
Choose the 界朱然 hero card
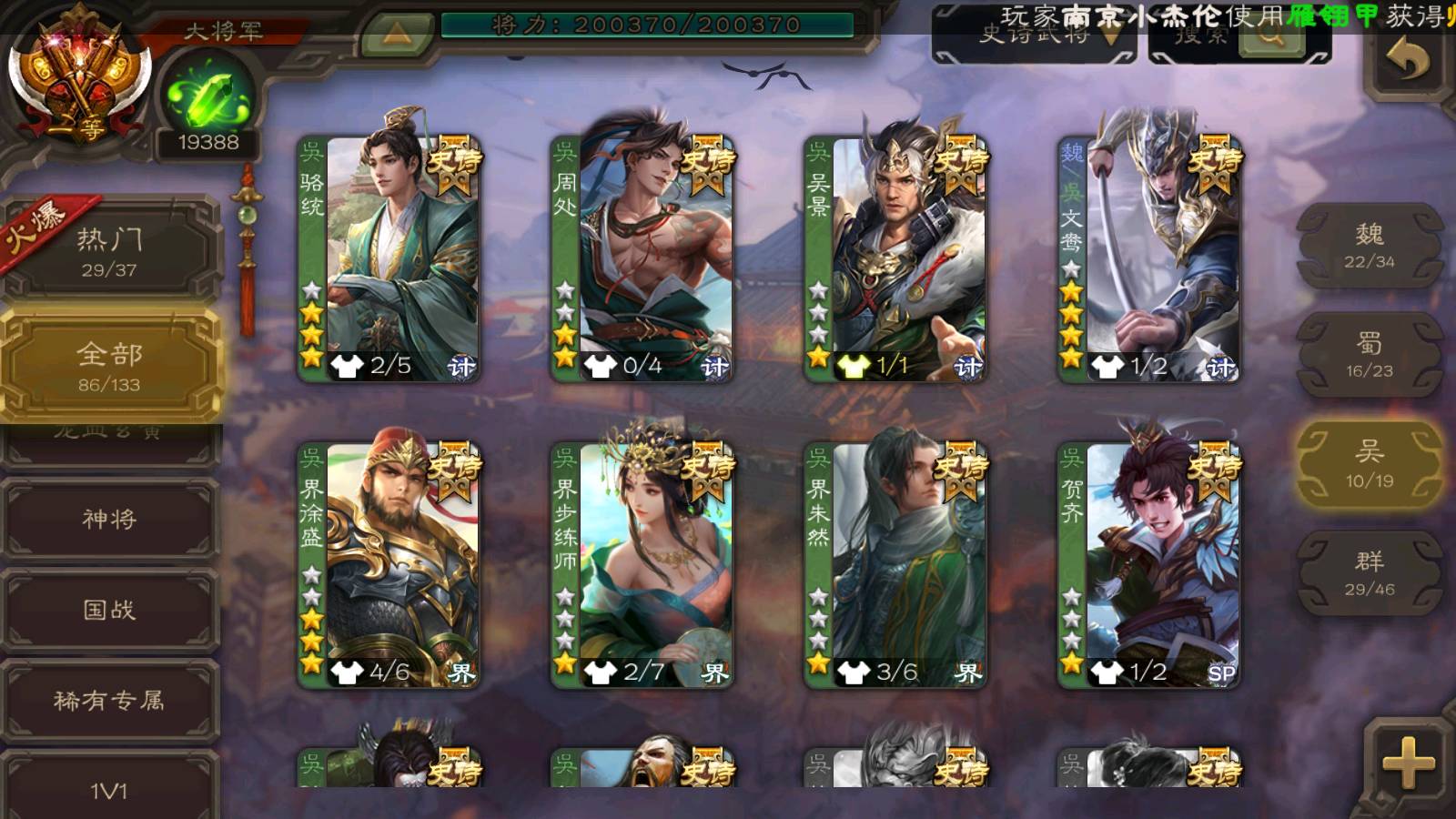coord(895,564)
